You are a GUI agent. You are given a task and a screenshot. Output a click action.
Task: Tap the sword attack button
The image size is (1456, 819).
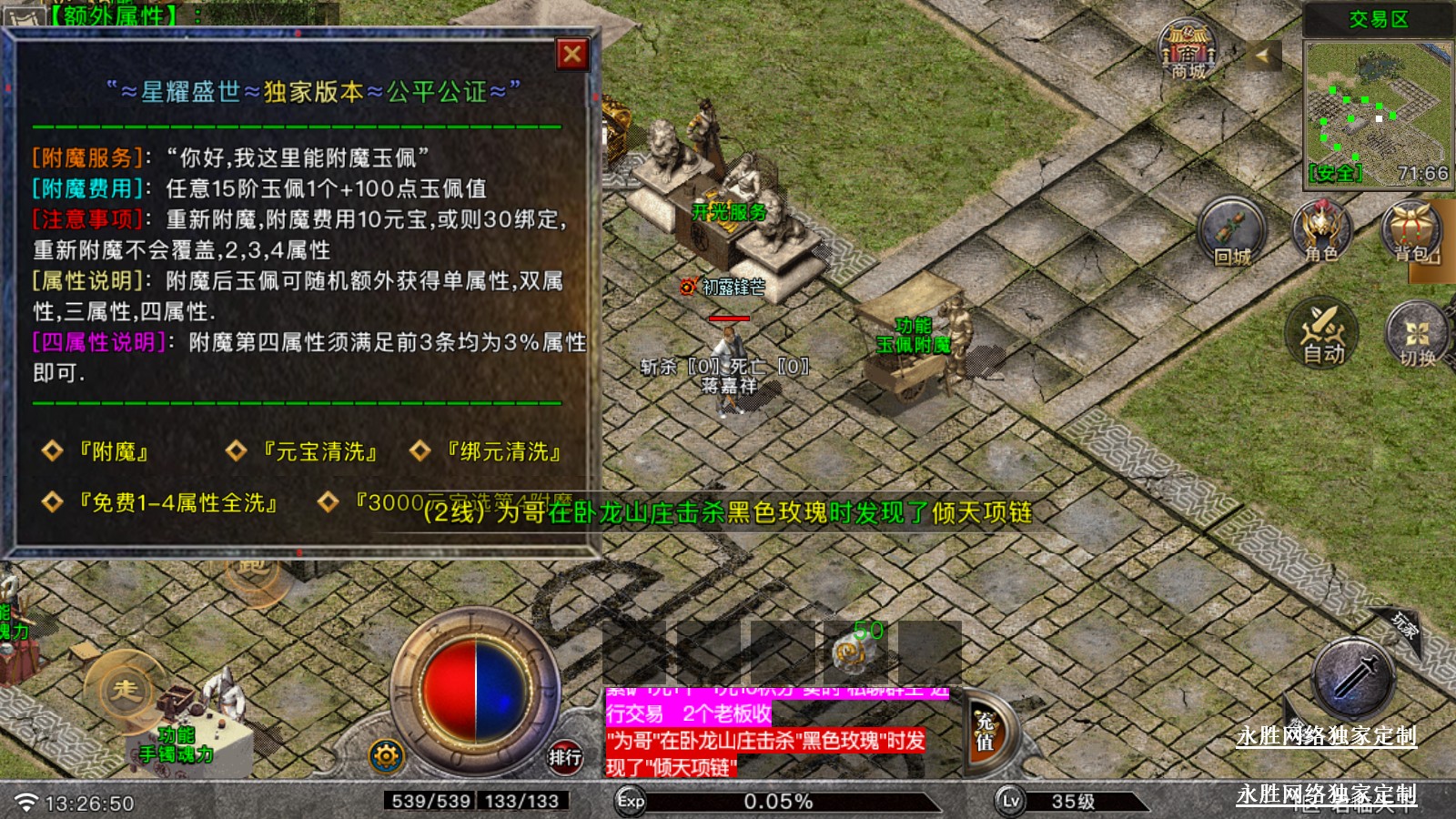[x=1354, y=679]
